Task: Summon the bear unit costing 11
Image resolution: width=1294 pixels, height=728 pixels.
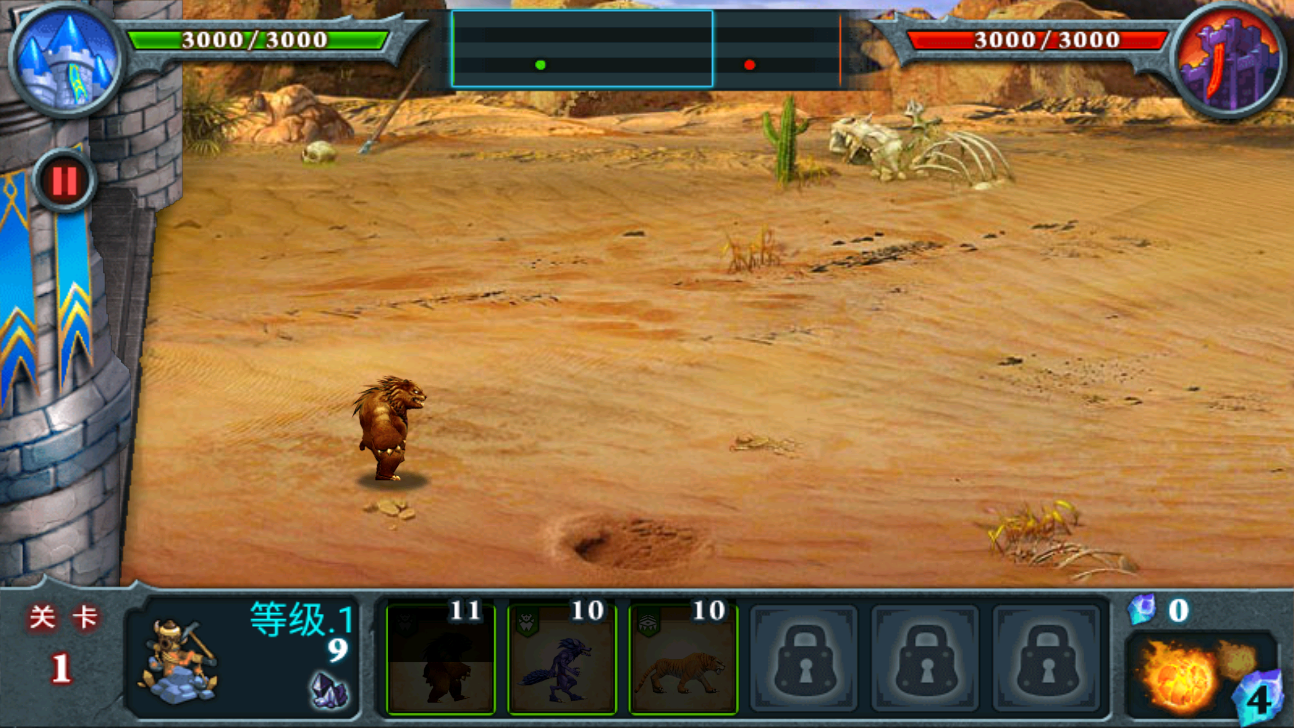Action: [x=441, y=660]
